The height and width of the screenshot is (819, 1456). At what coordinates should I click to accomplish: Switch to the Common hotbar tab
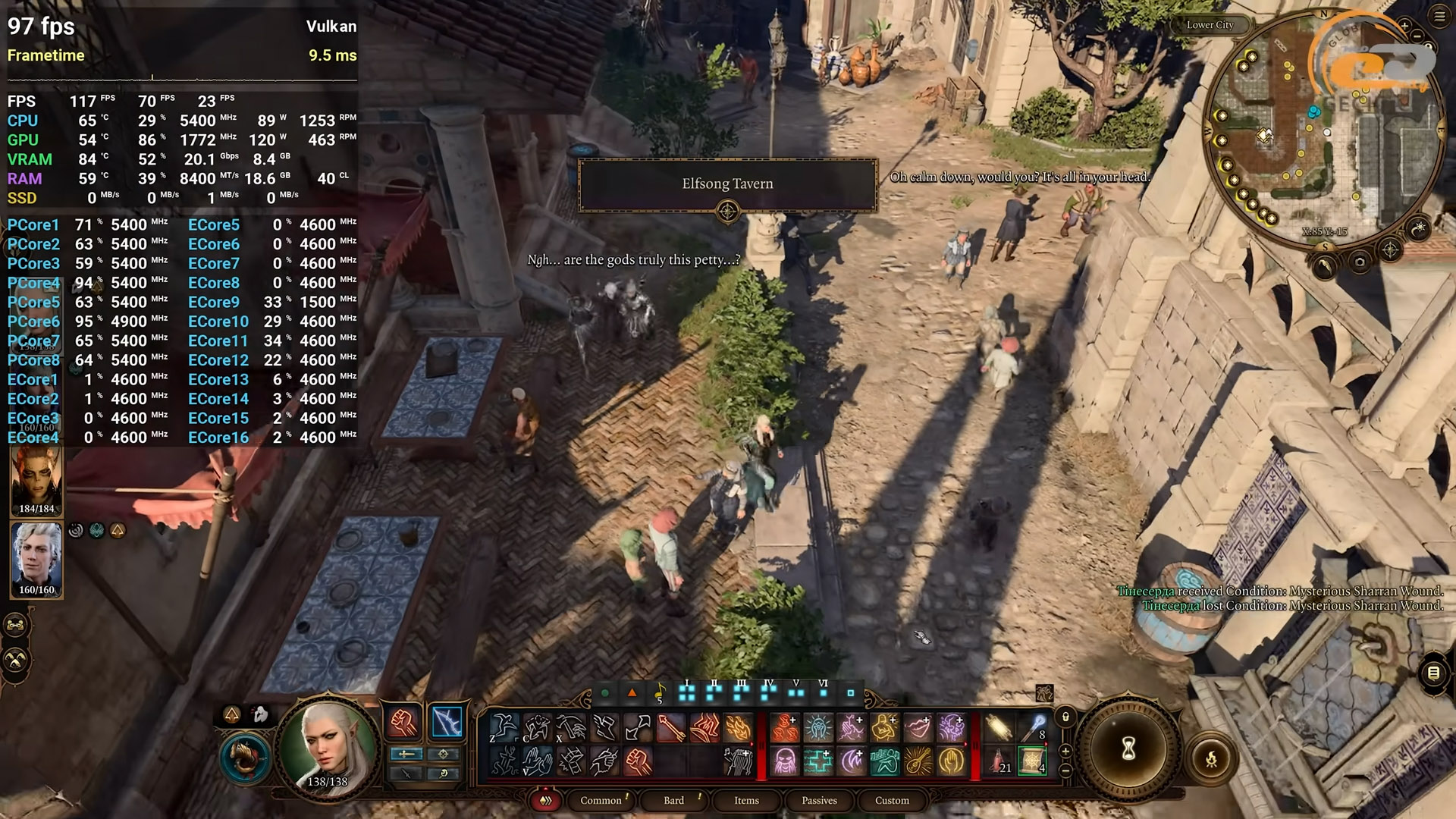[601, 800]
